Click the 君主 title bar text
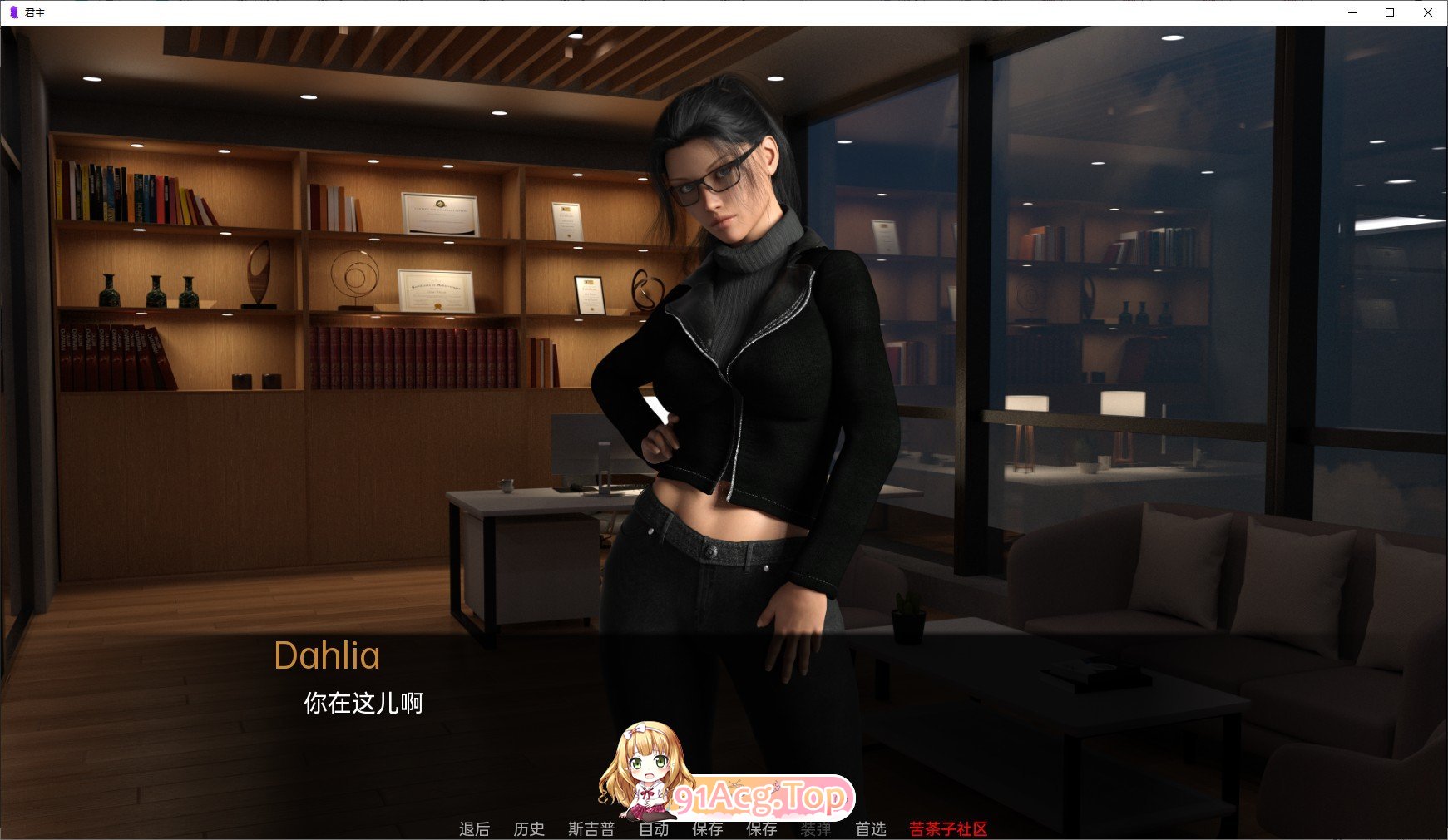This screenshot has height=840, width=1448. (35, 12)
